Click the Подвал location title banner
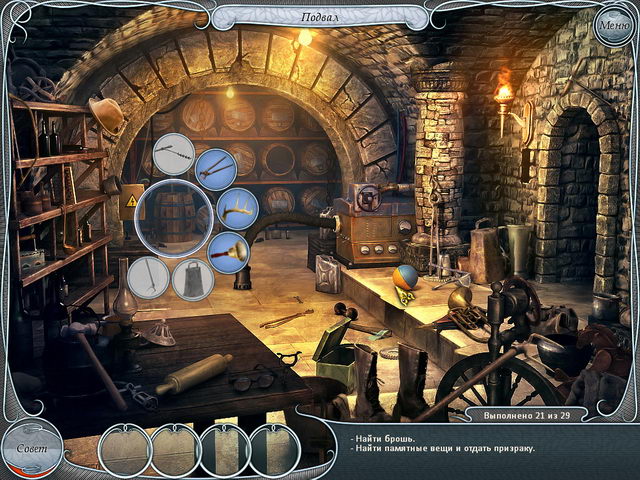The width and height of the screenshot is (640, 480). click(x=318, y=17)
